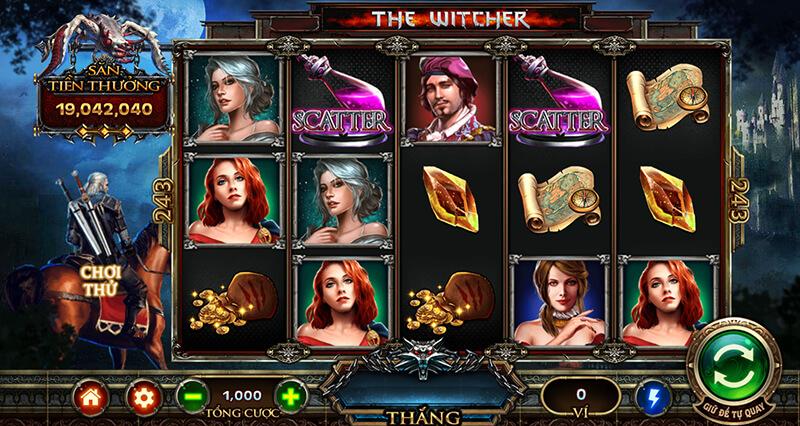
Task: Go to the home screen
Action: [x=89, y=397]
